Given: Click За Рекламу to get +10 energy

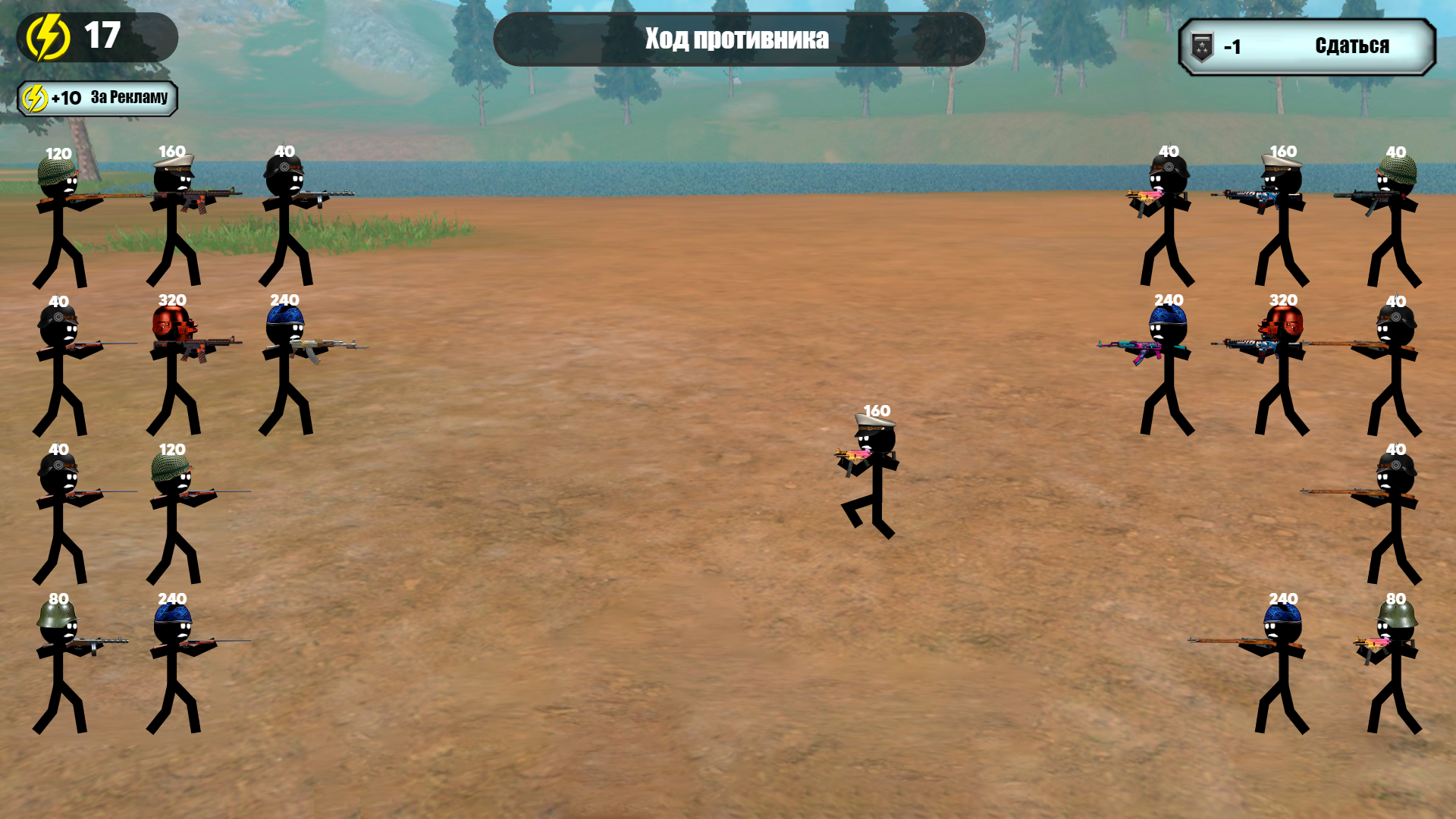Looking at the screenshot, I should click(129, 97).
